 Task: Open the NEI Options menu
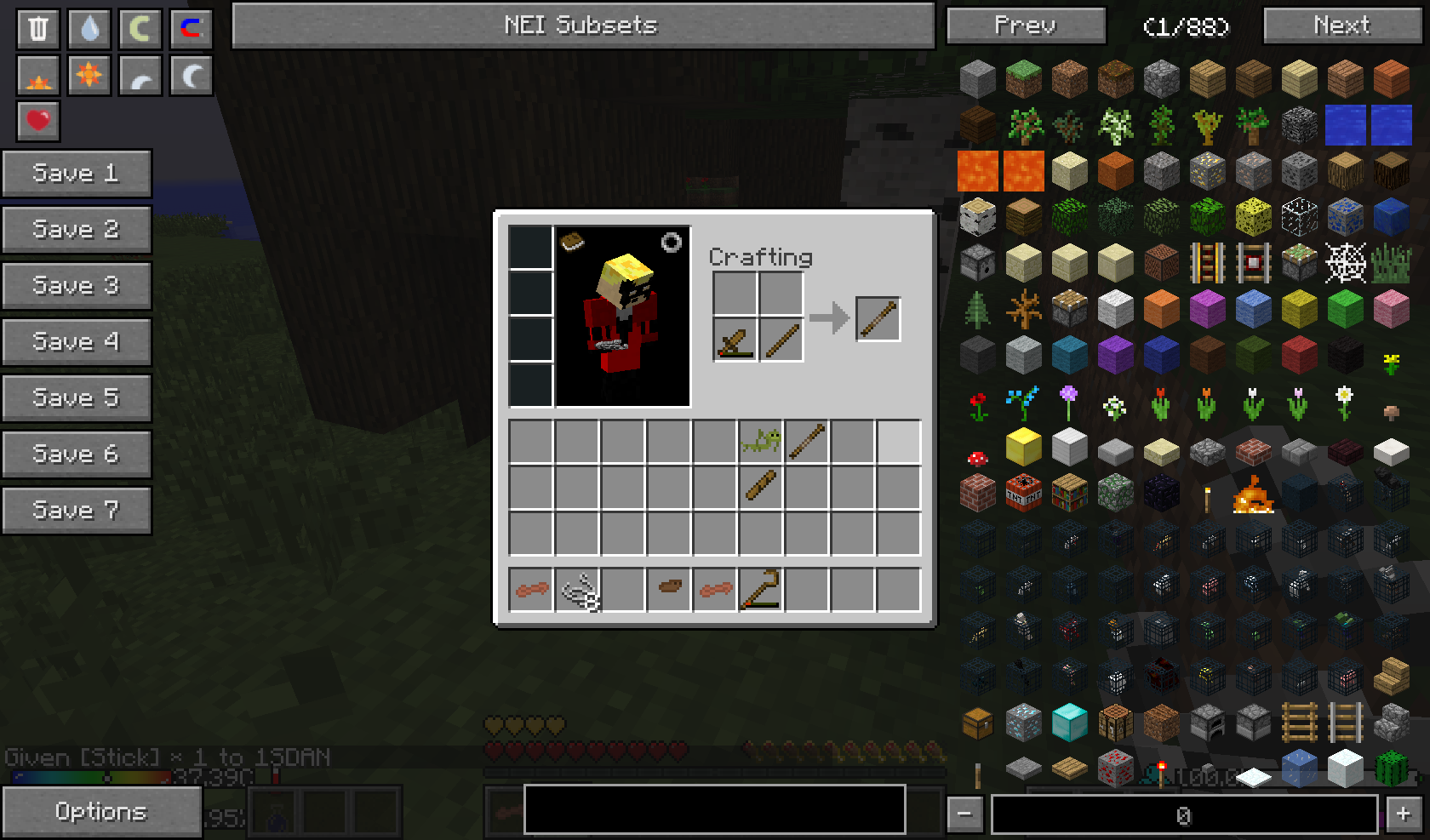tap(101, 812)
